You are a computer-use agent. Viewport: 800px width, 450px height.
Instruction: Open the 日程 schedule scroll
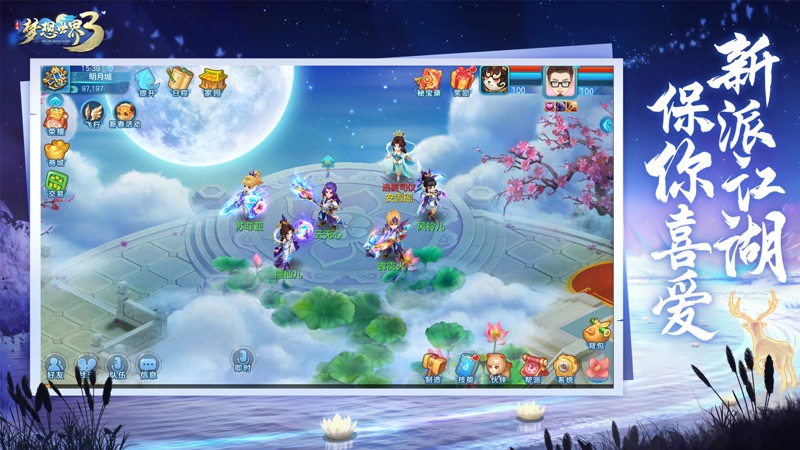coord(179,80)
